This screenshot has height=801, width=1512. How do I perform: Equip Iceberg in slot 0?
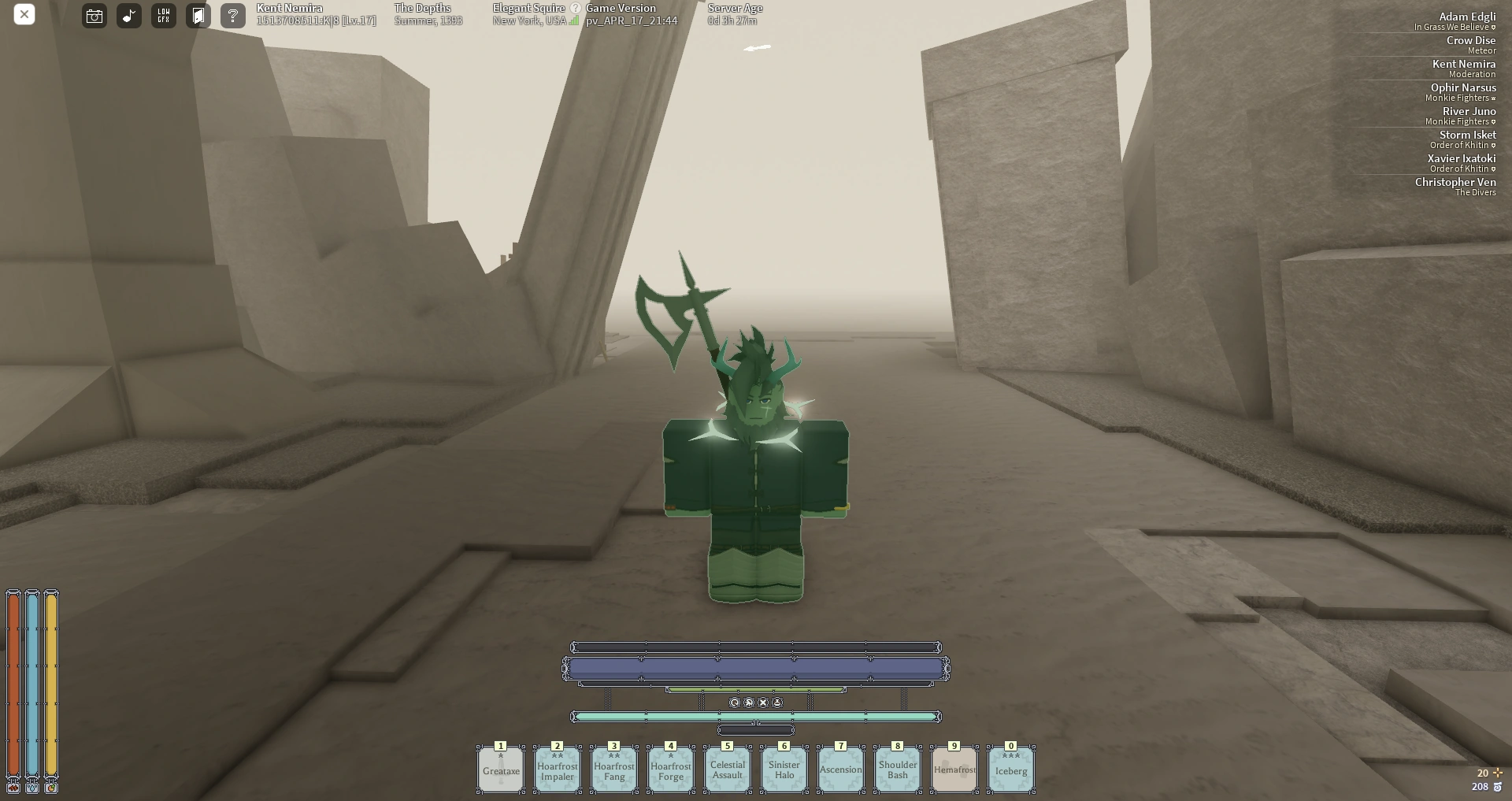(x=1010, y=769)
